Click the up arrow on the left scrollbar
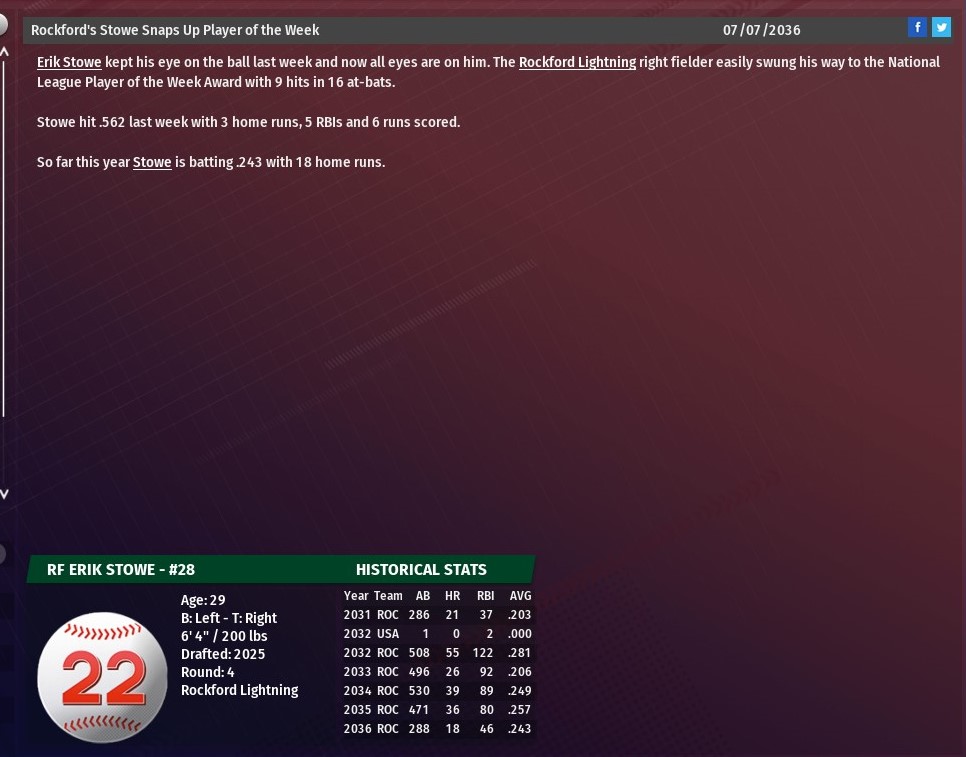 [4, 50]
